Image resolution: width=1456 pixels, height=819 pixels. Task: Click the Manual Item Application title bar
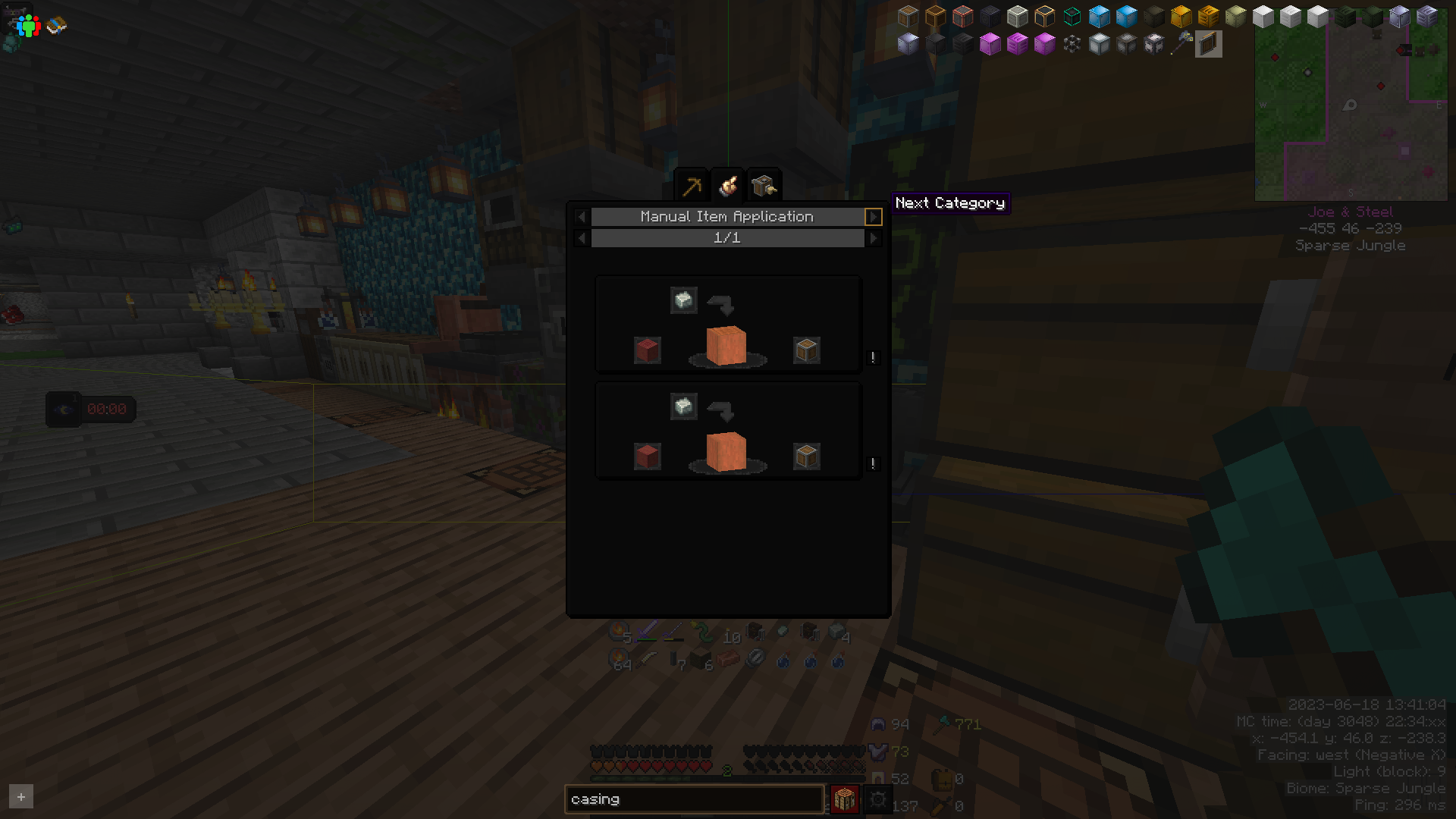tap(726, 216)
